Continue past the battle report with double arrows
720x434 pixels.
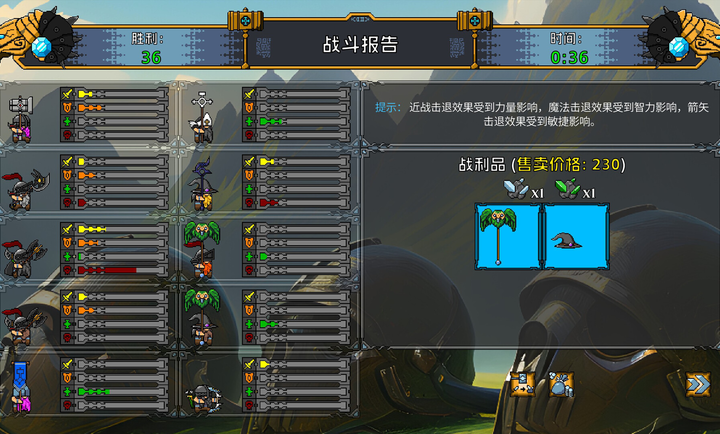click(697, 384)
